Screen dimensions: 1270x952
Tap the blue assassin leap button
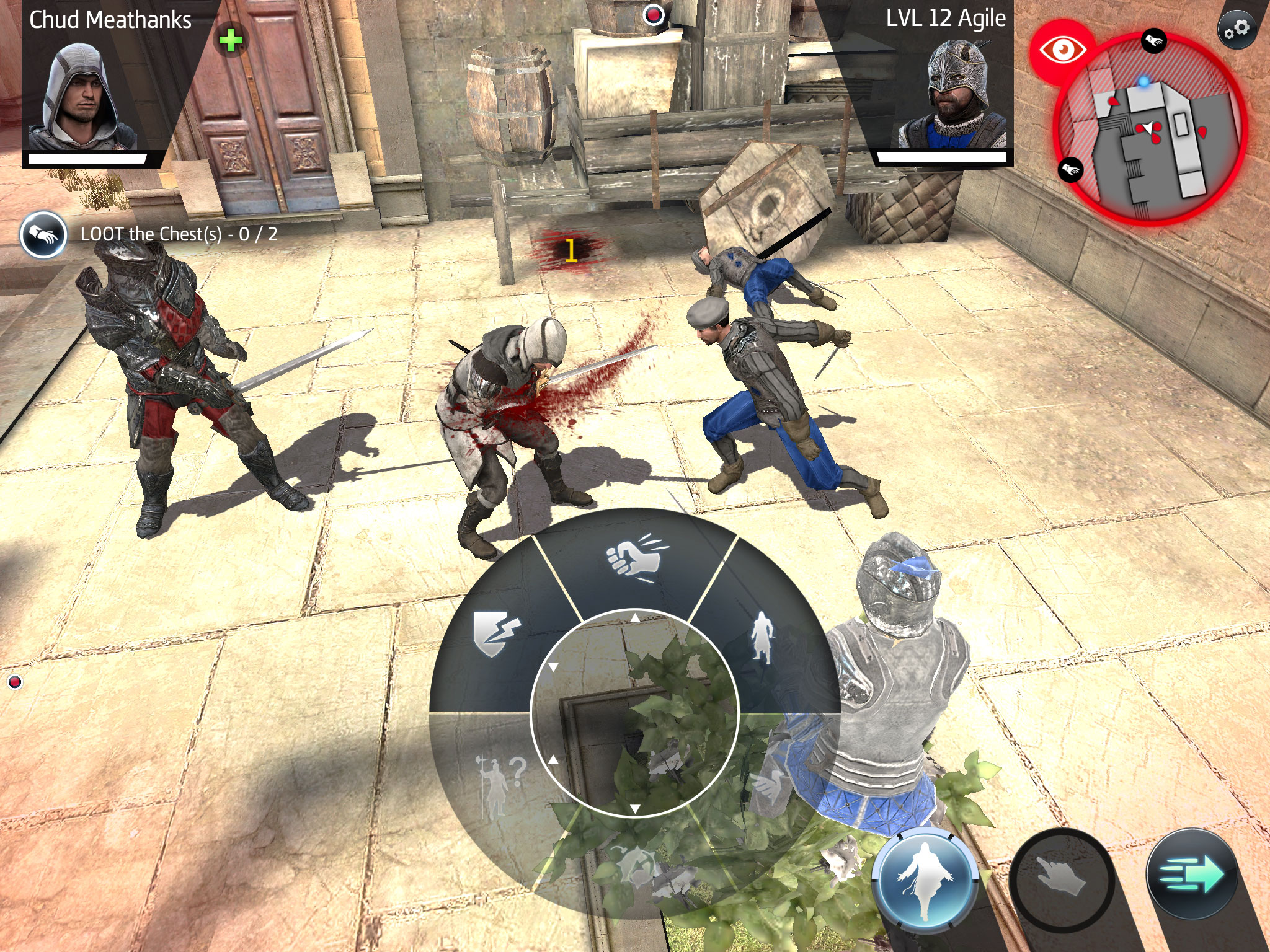tap(924, 880)
